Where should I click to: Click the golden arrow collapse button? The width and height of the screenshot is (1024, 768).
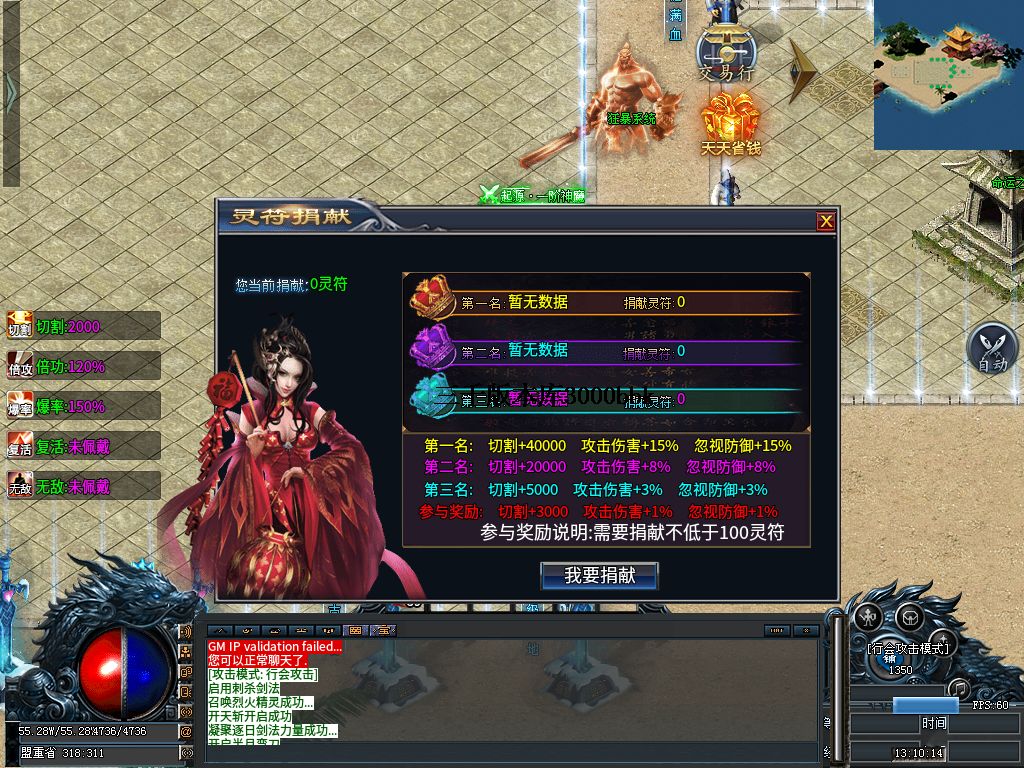point(804,70)
